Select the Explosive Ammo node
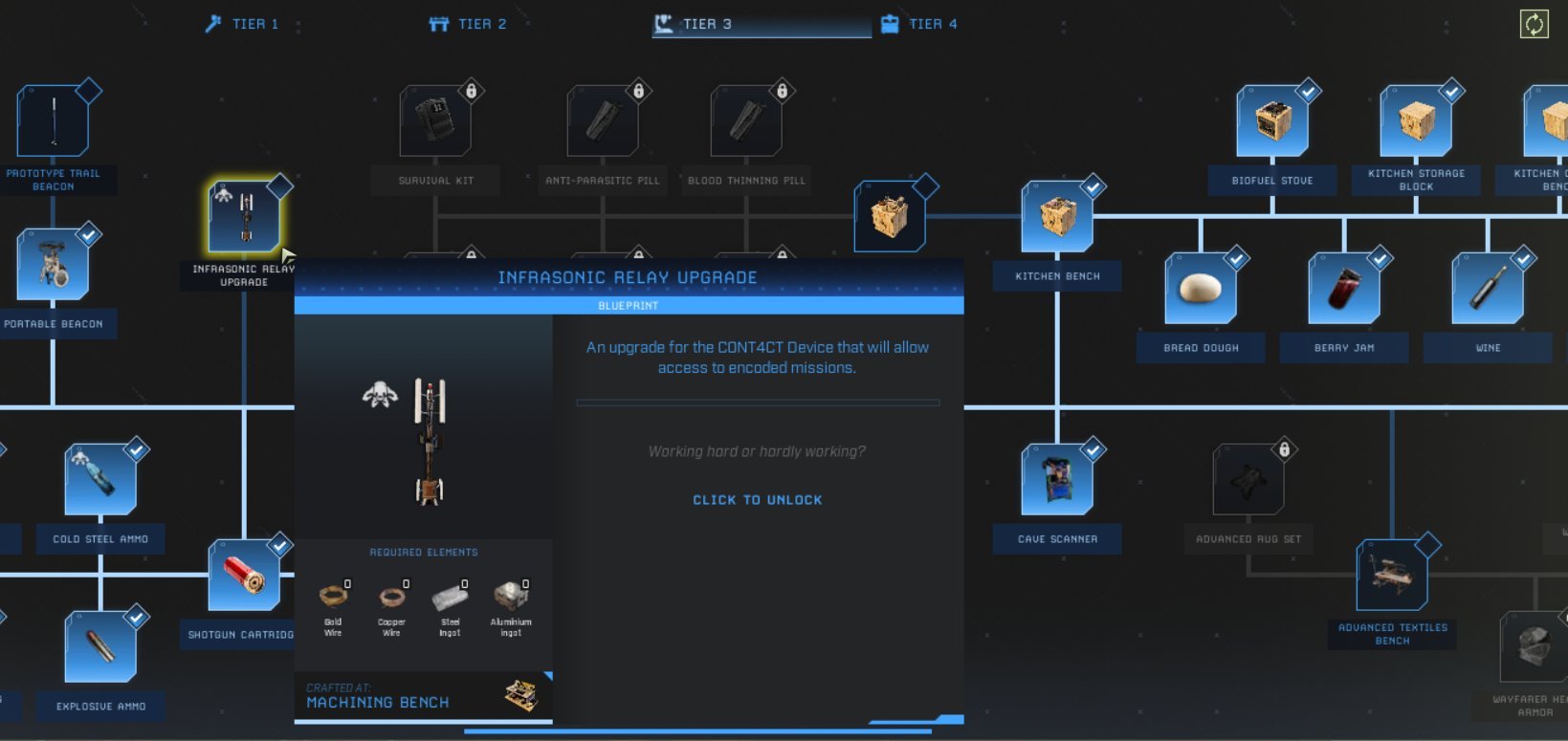The width and height of the screenshot is (1568, 741). (99, 645)
